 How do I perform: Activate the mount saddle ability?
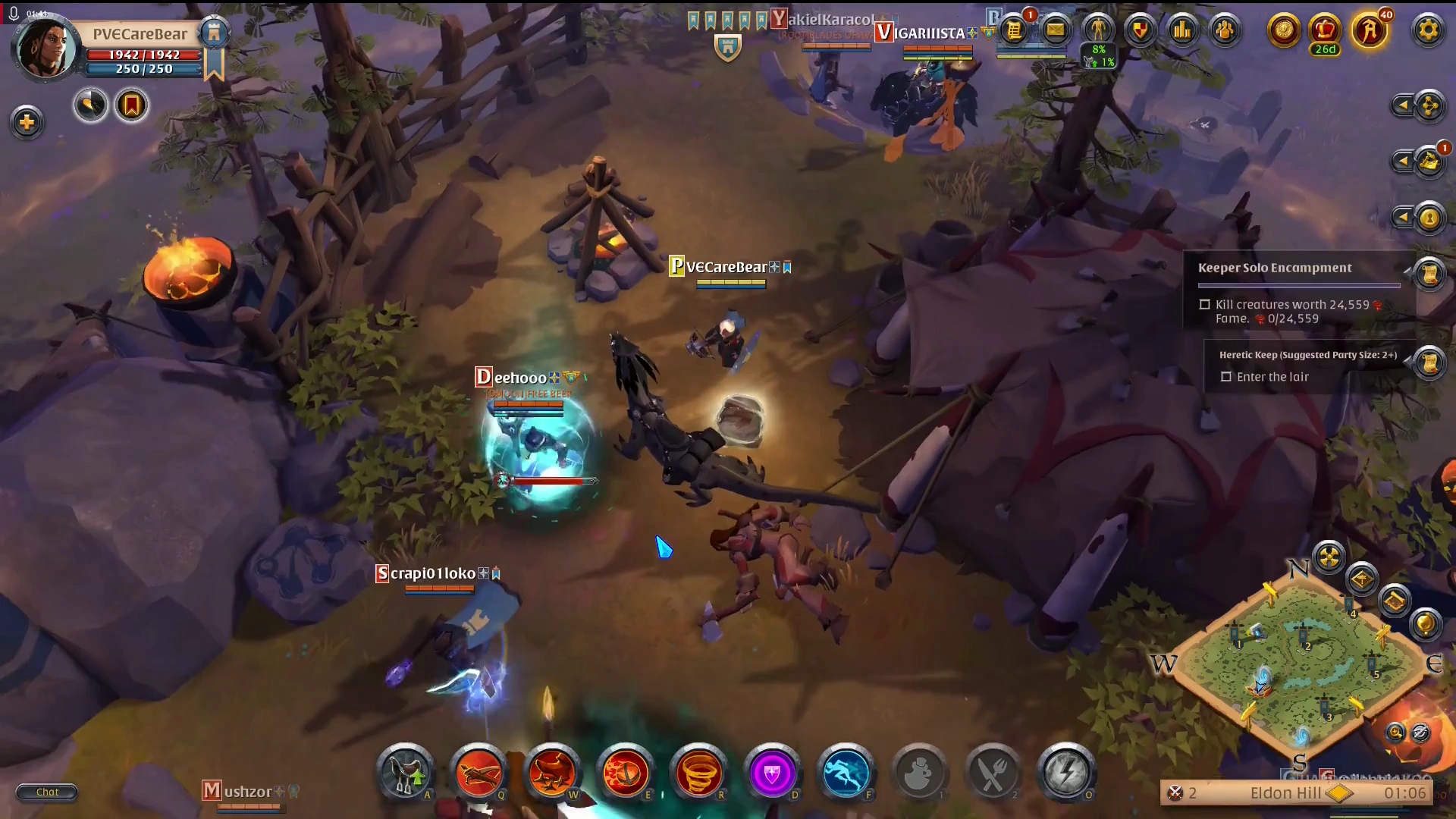pos(405,773)
